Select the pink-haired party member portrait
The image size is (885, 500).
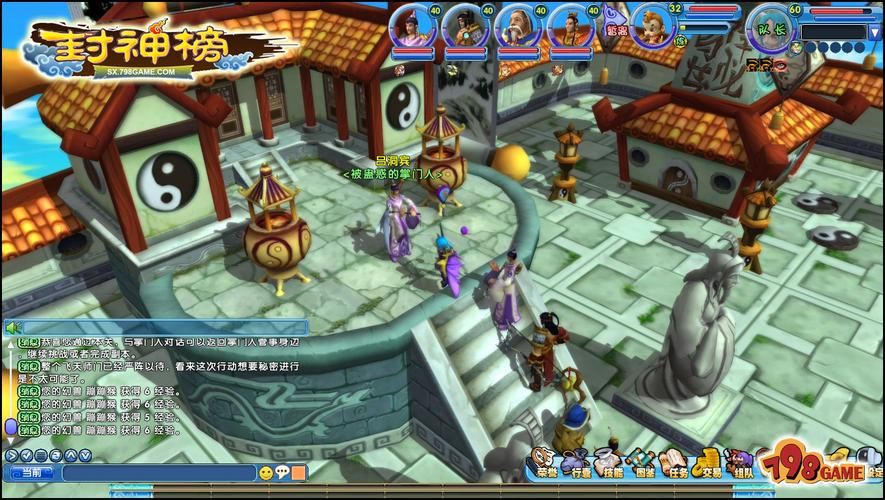coord(411,26)
